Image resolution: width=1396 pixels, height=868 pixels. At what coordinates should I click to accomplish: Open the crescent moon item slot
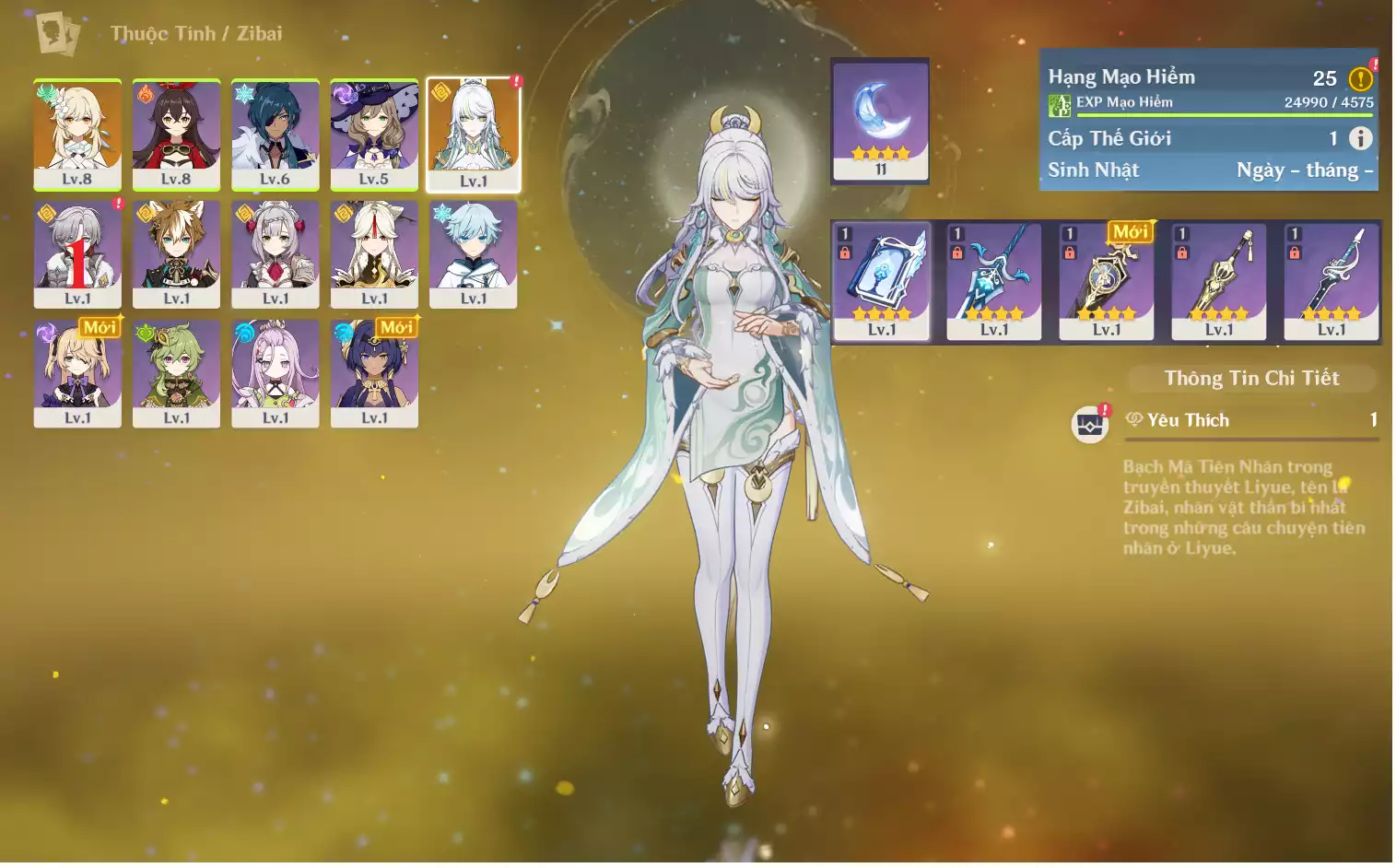click(880, 120)
